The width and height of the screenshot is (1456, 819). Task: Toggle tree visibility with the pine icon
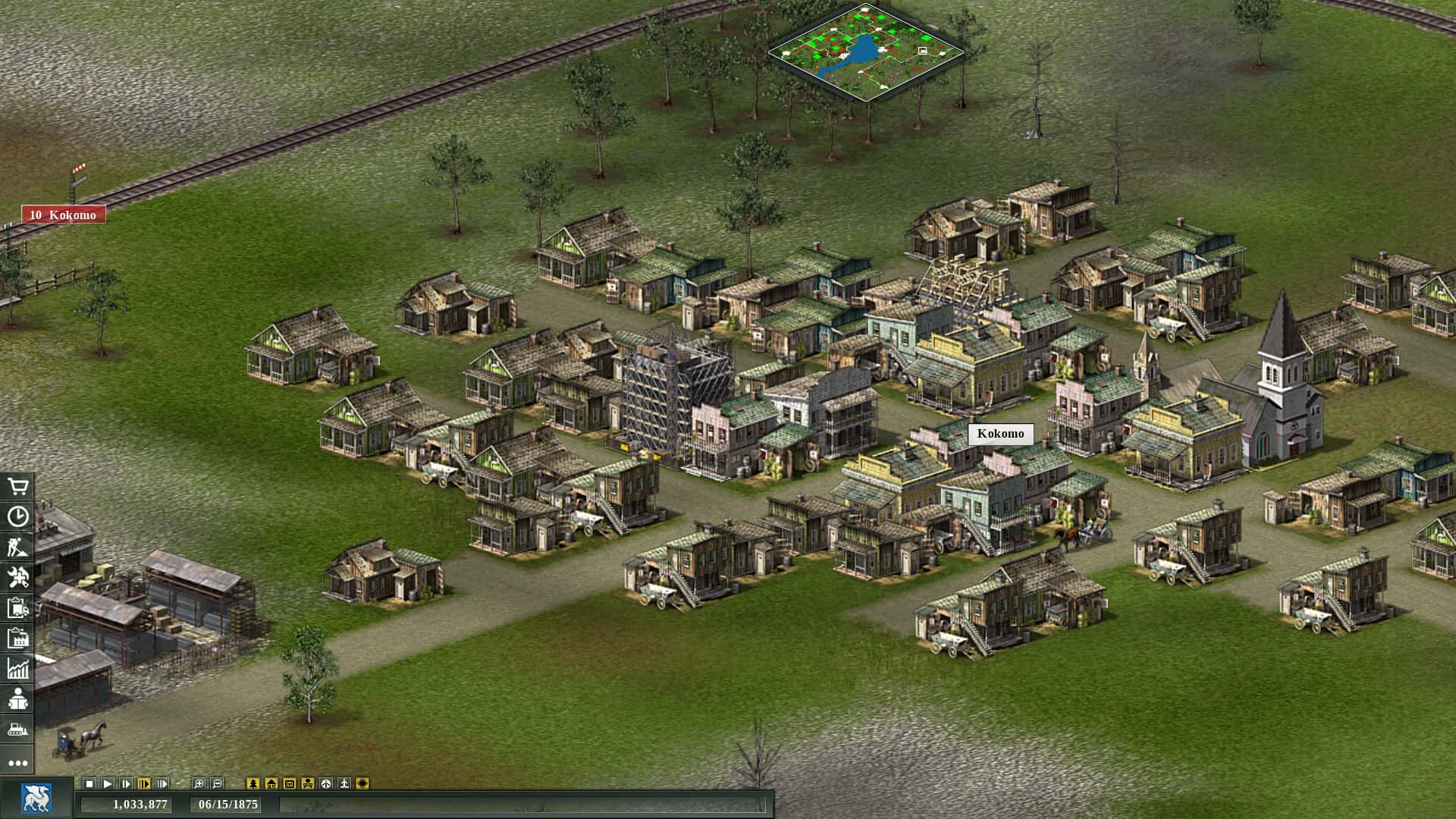253,783
